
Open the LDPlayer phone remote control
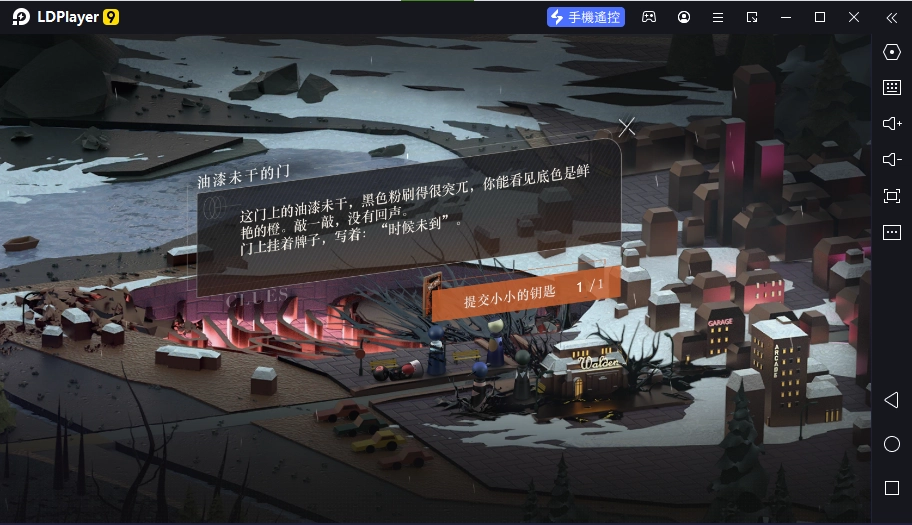pos(586,17)
